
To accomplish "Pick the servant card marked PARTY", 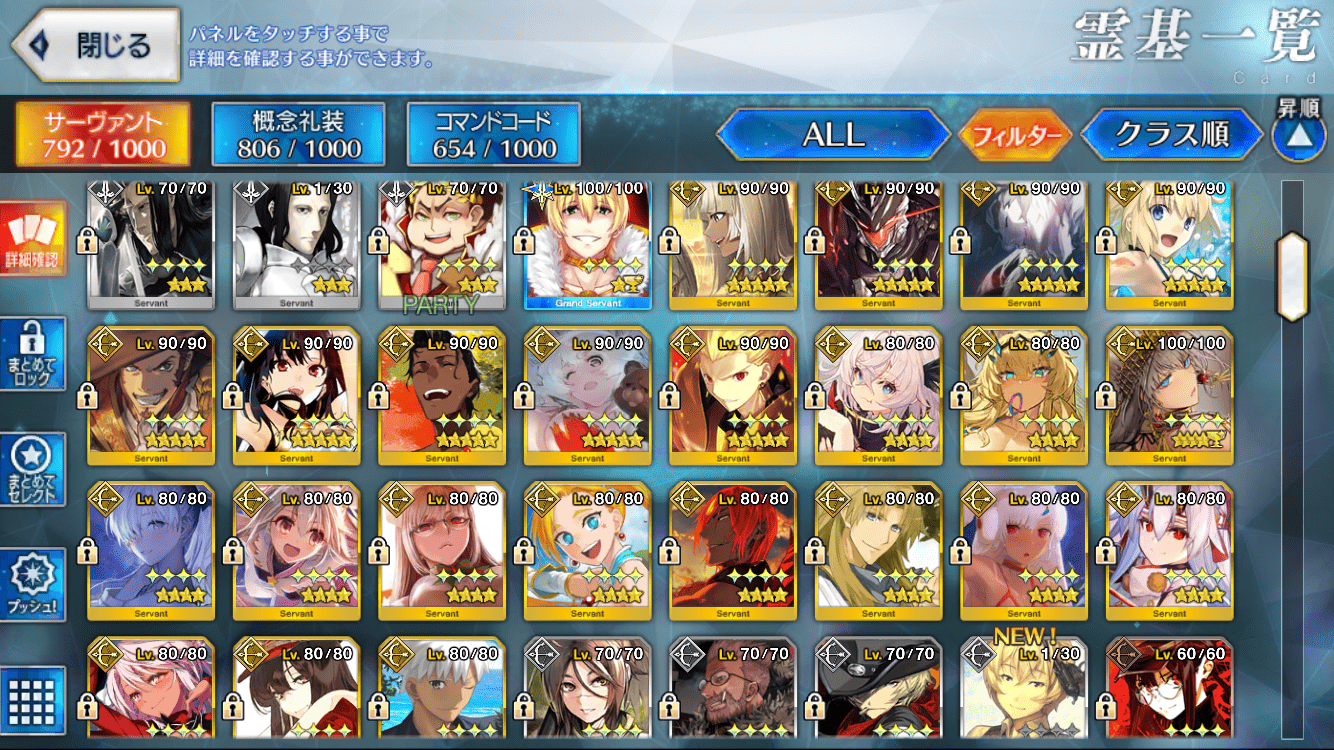I will [x=442, y=245].
